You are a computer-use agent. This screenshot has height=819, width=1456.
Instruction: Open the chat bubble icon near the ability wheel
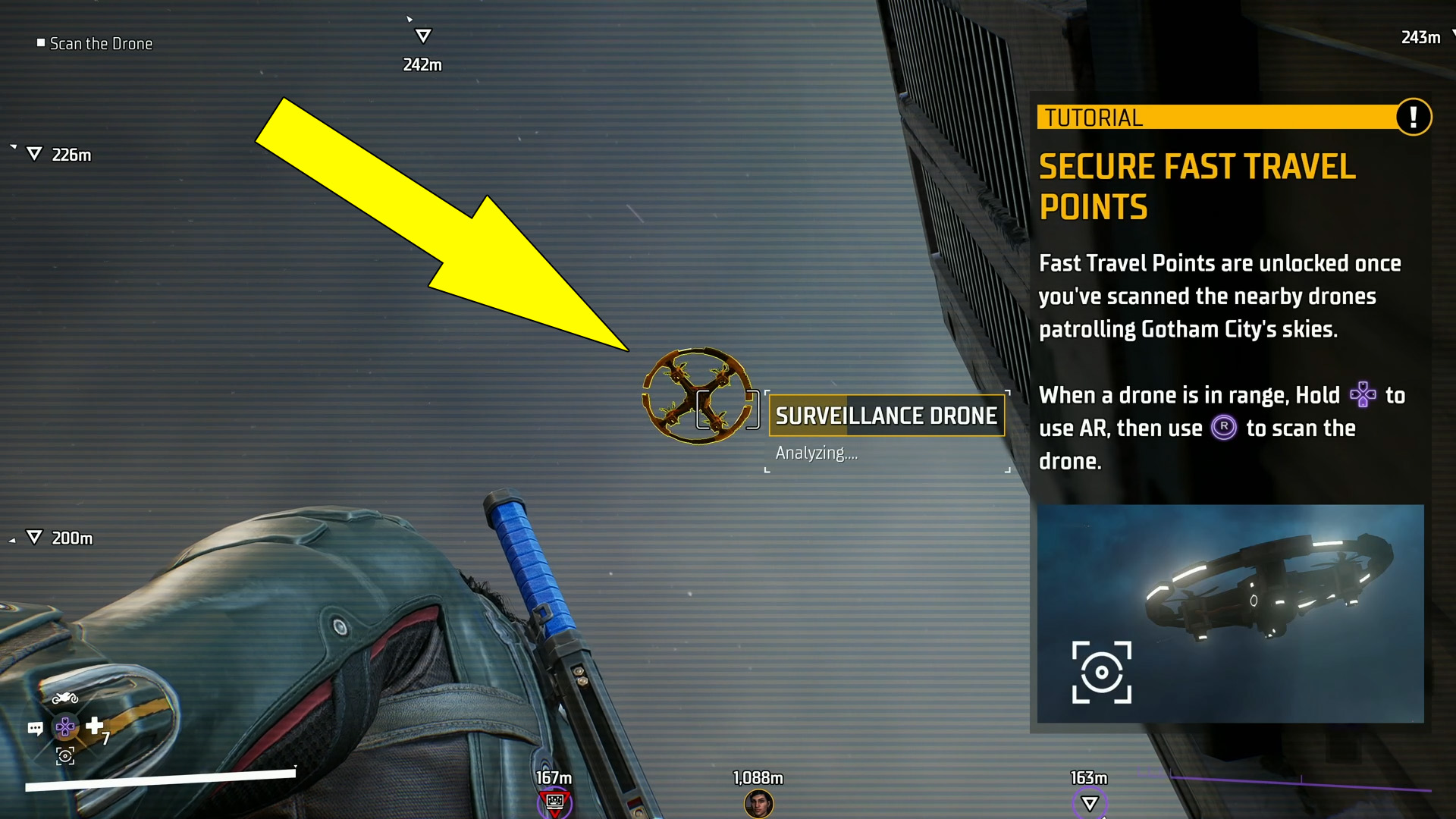click(x=36, y=728)
